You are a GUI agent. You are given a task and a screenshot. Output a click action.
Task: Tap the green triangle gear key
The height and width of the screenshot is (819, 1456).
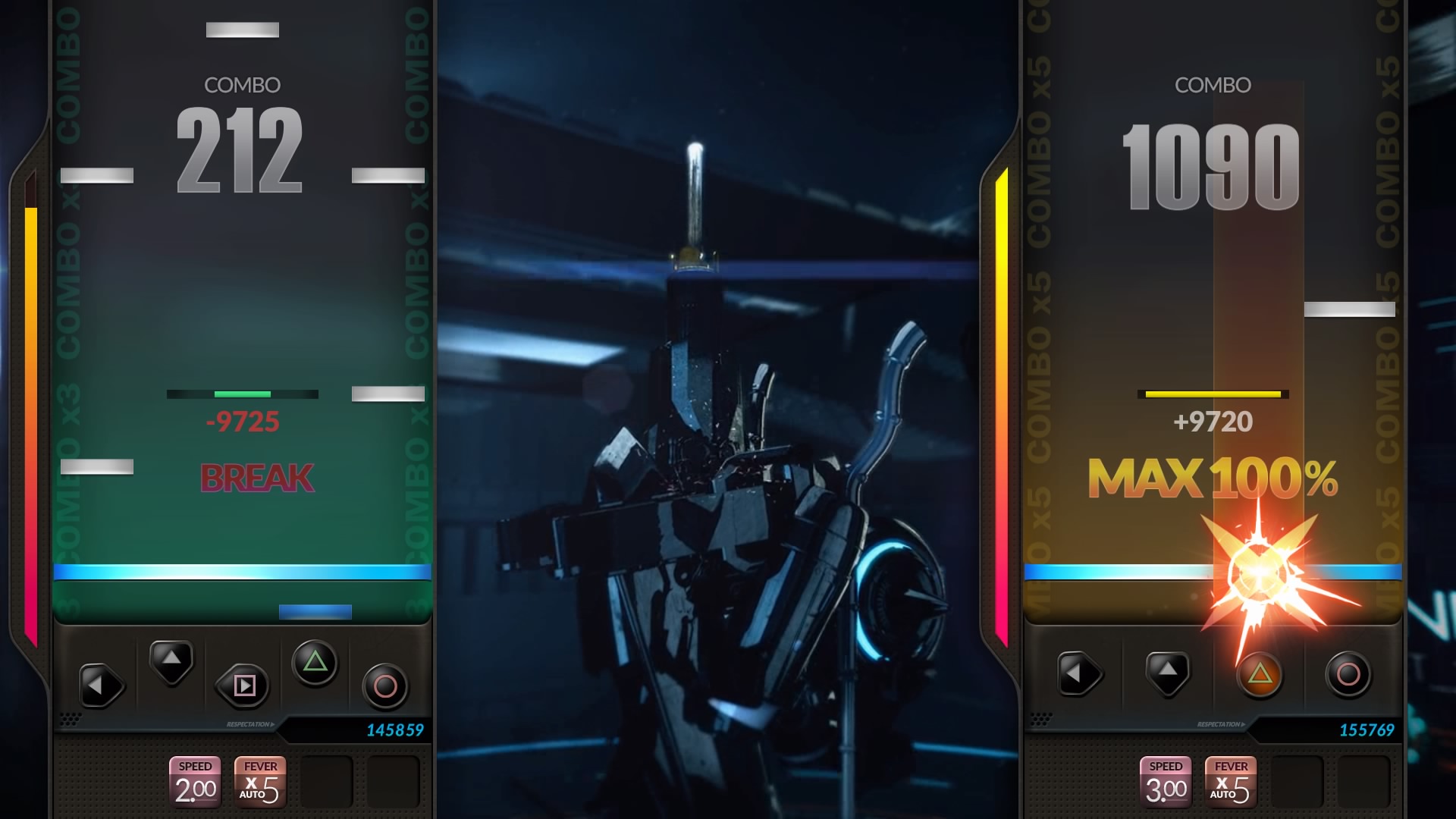[315, 664]
